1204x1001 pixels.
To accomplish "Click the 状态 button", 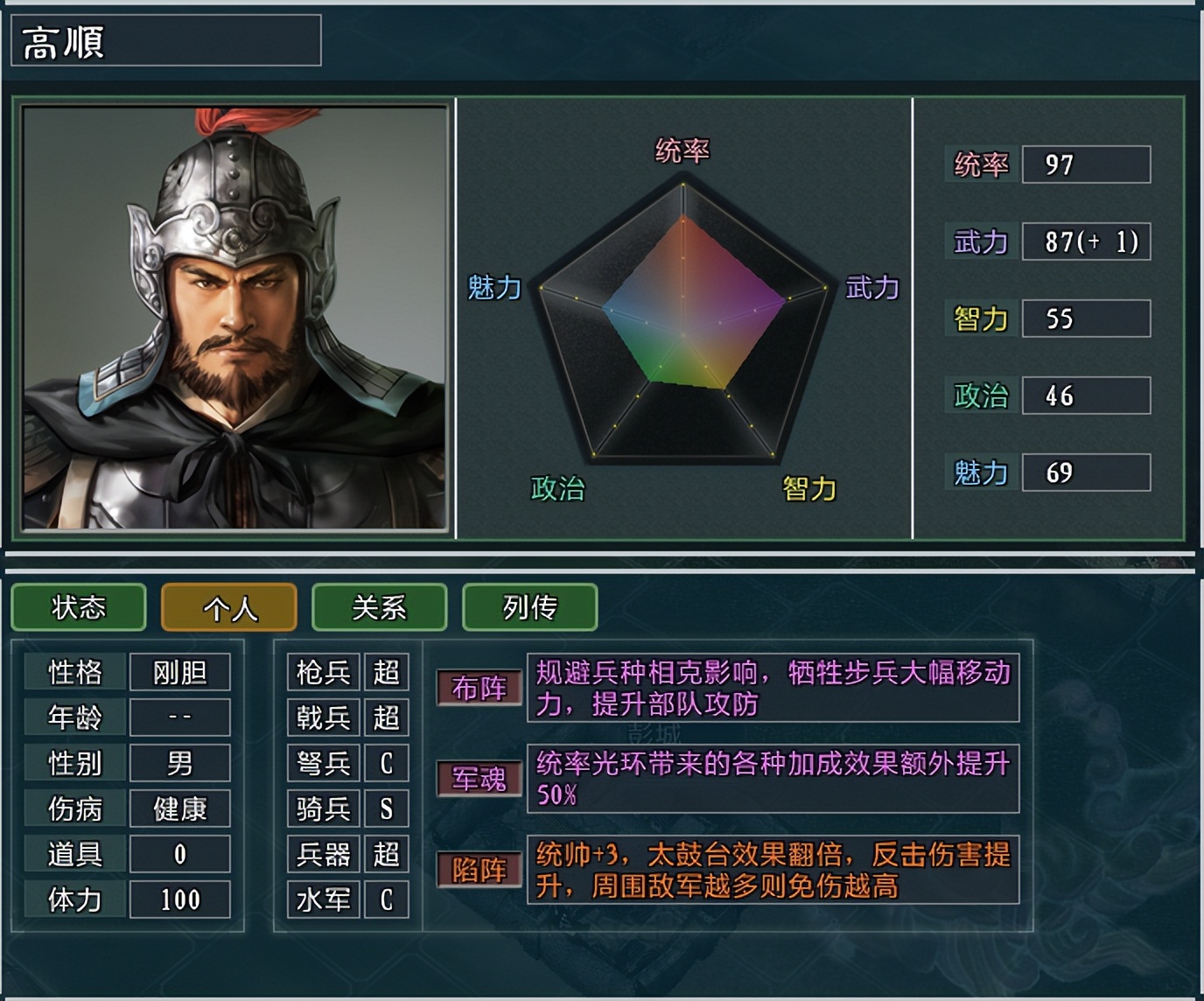I will tap(79, 608).
